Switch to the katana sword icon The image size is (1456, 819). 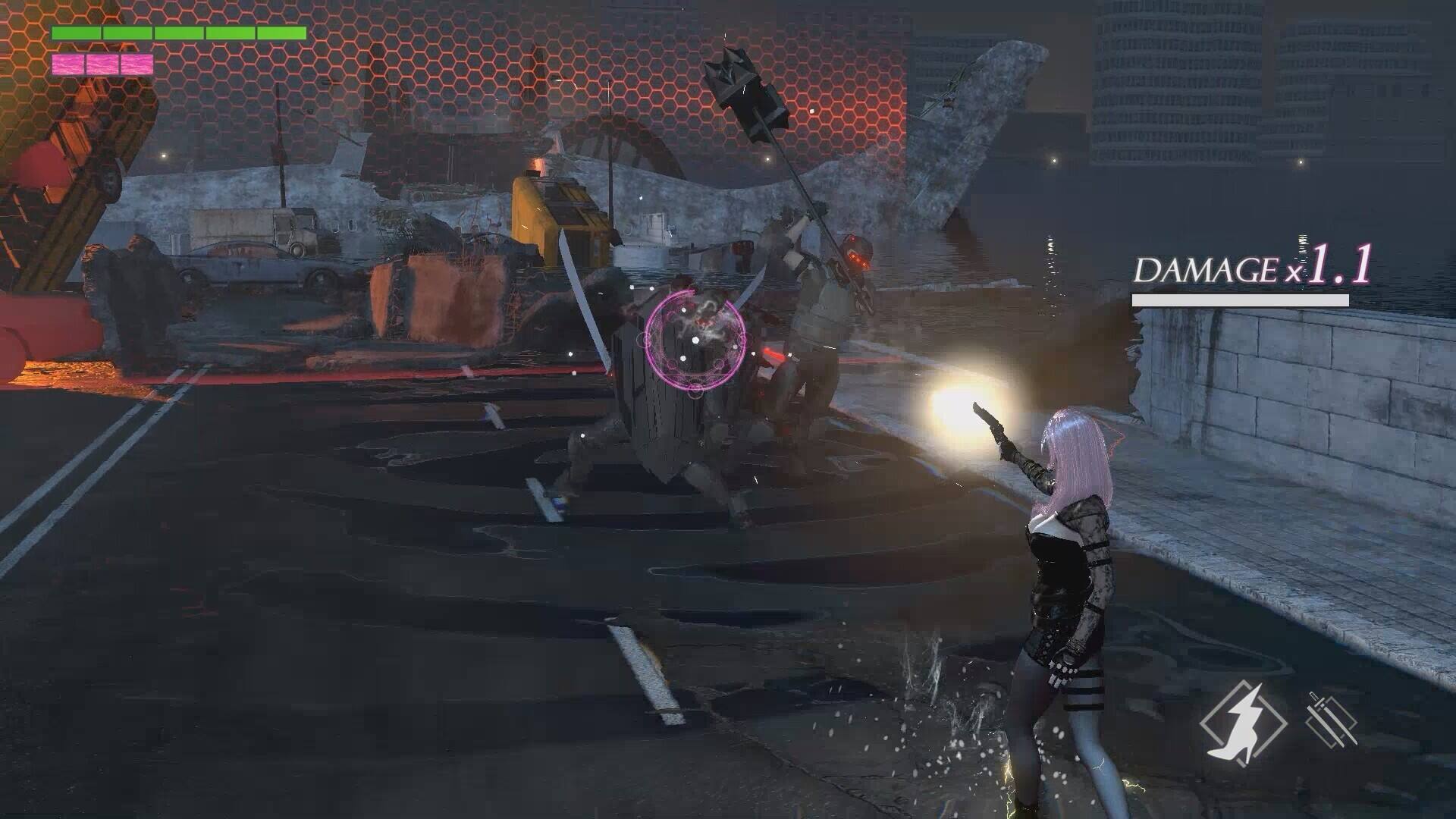point(1331,718)
